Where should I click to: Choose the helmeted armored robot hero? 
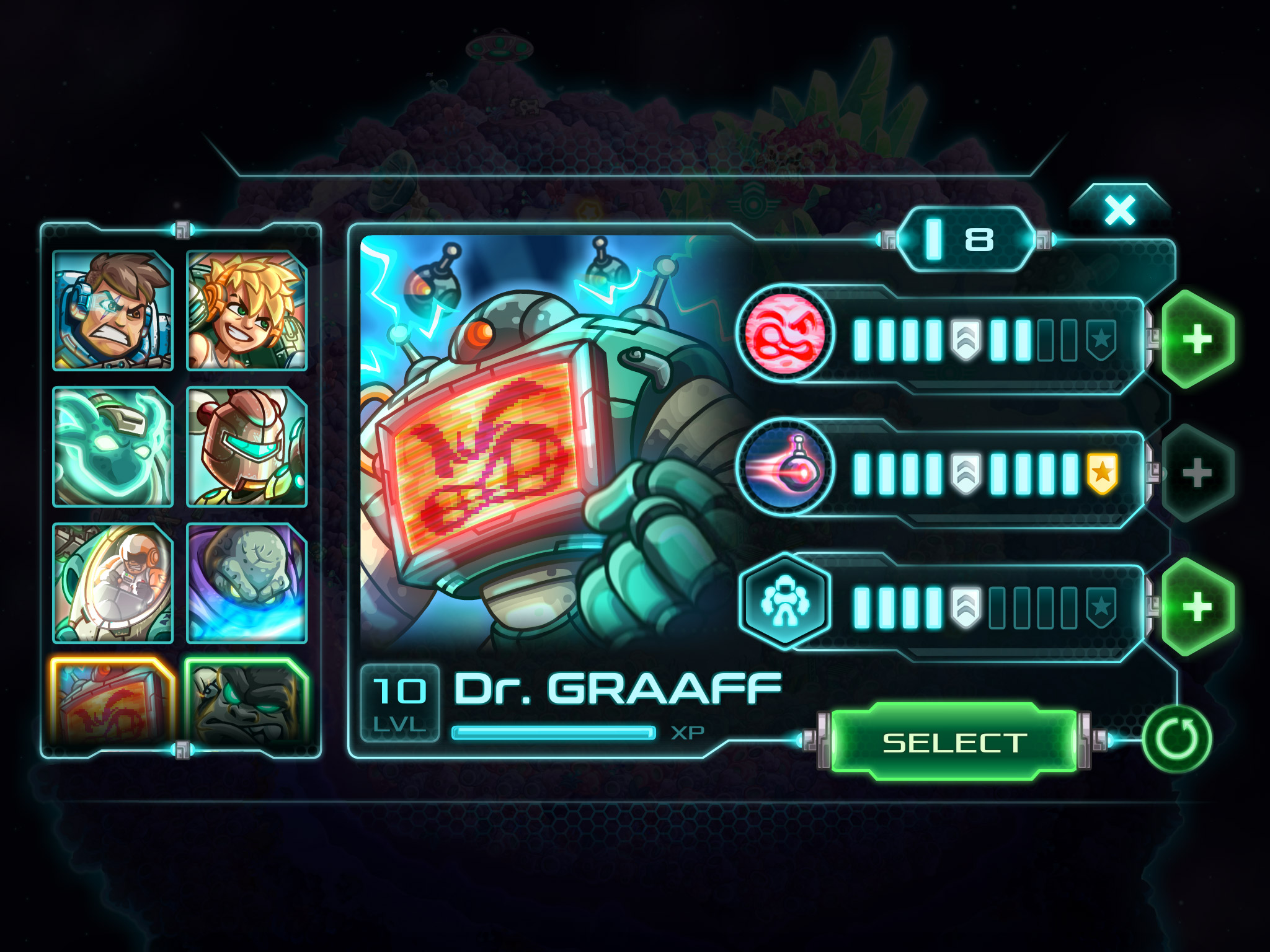[247, 446]
